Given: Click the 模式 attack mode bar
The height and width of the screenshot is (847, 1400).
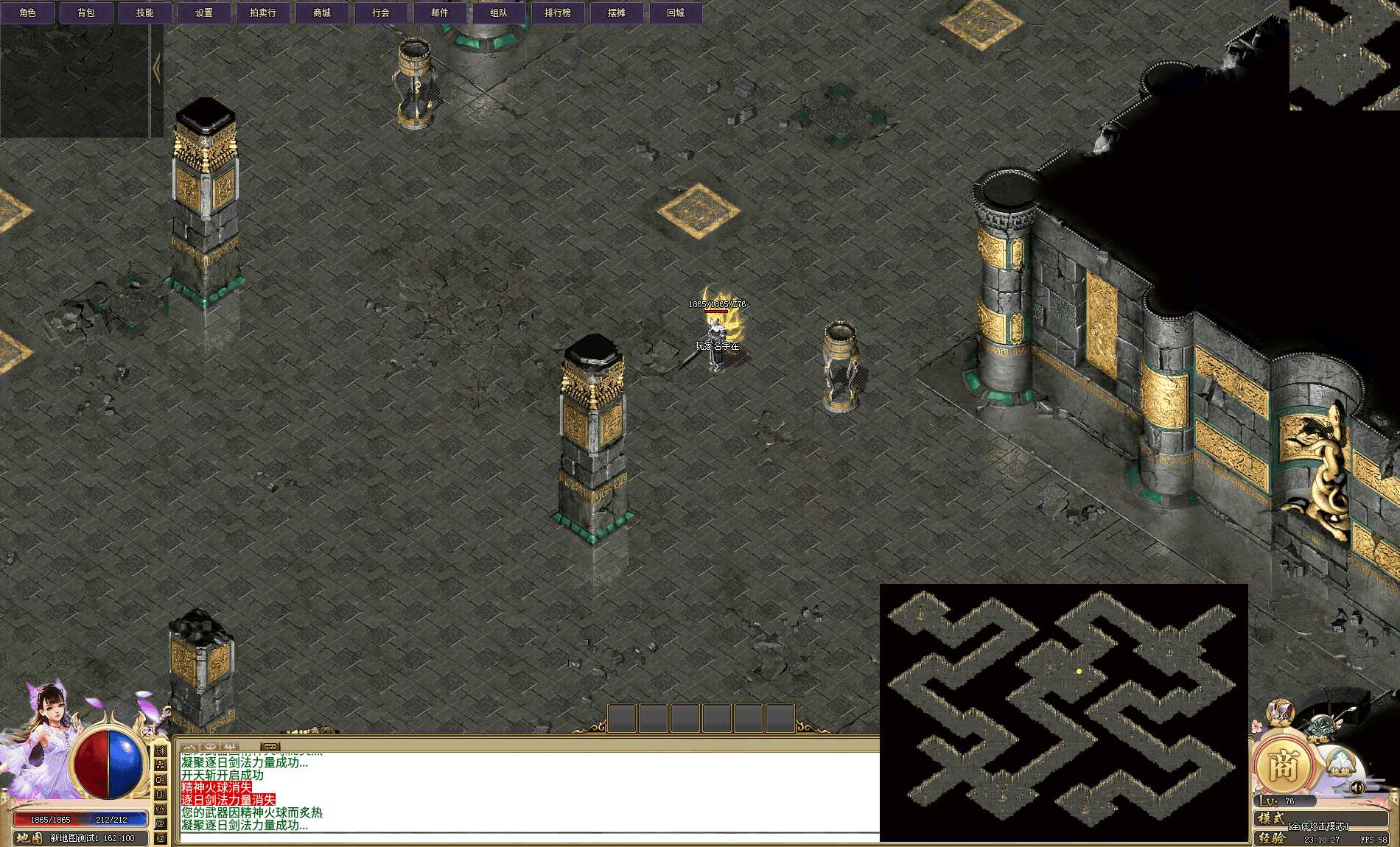Looking at the screenshot, I should 1319,820.
